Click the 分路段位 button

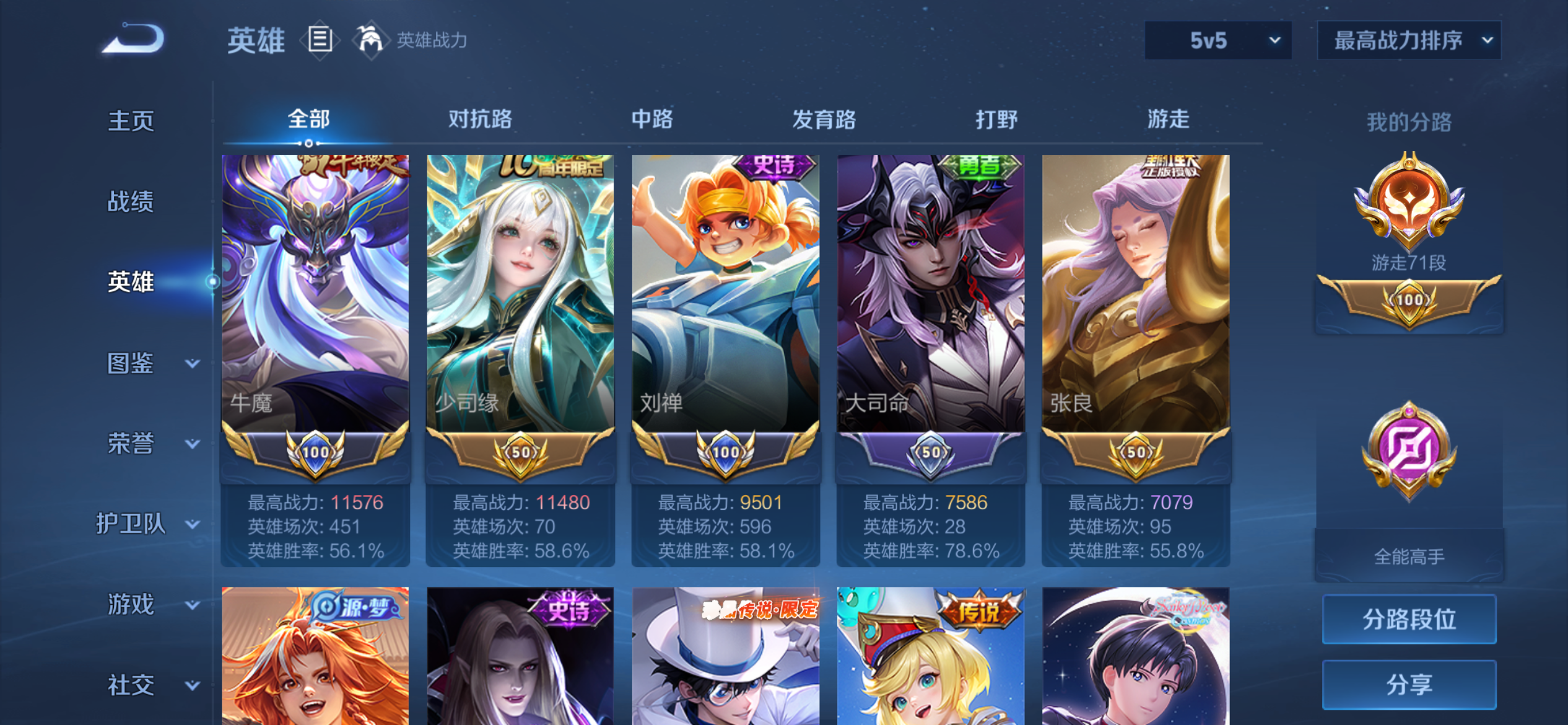click(1409, 618)
